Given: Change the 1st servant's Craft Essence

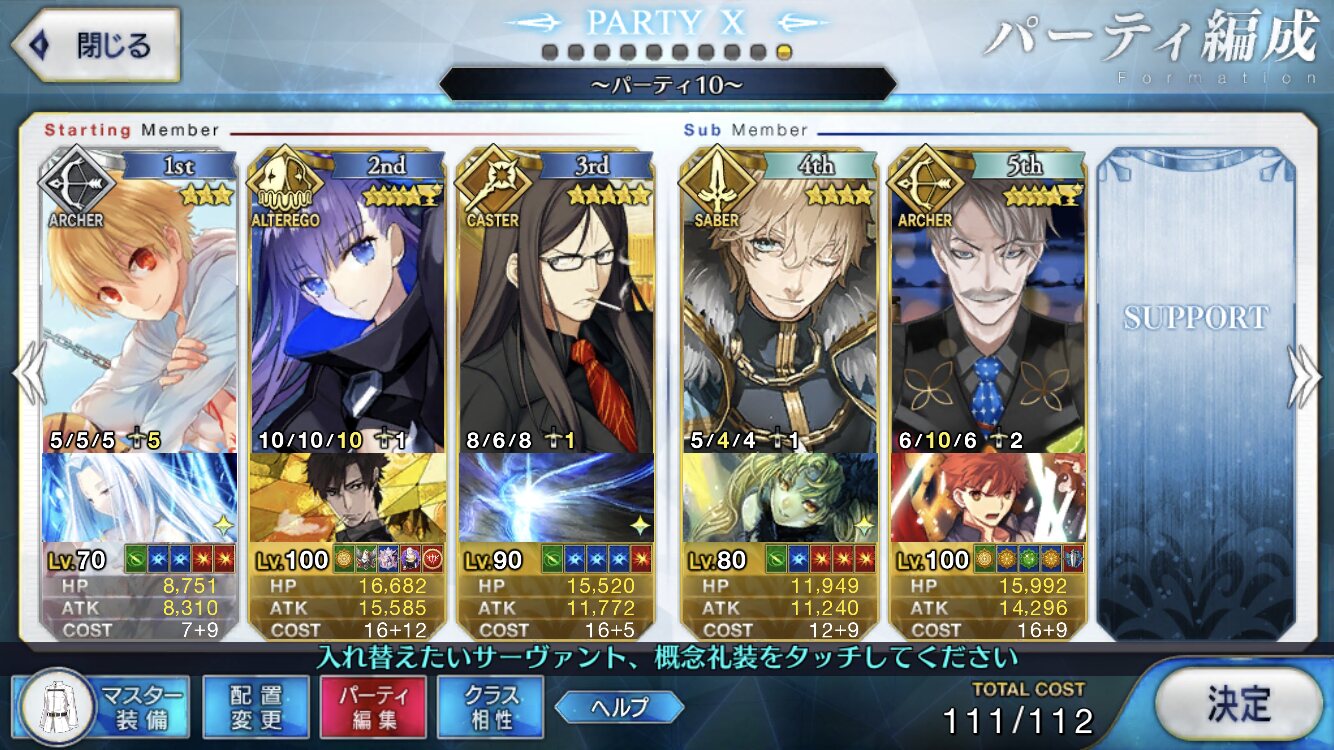Looking at the screenshot, I should 140,497.
